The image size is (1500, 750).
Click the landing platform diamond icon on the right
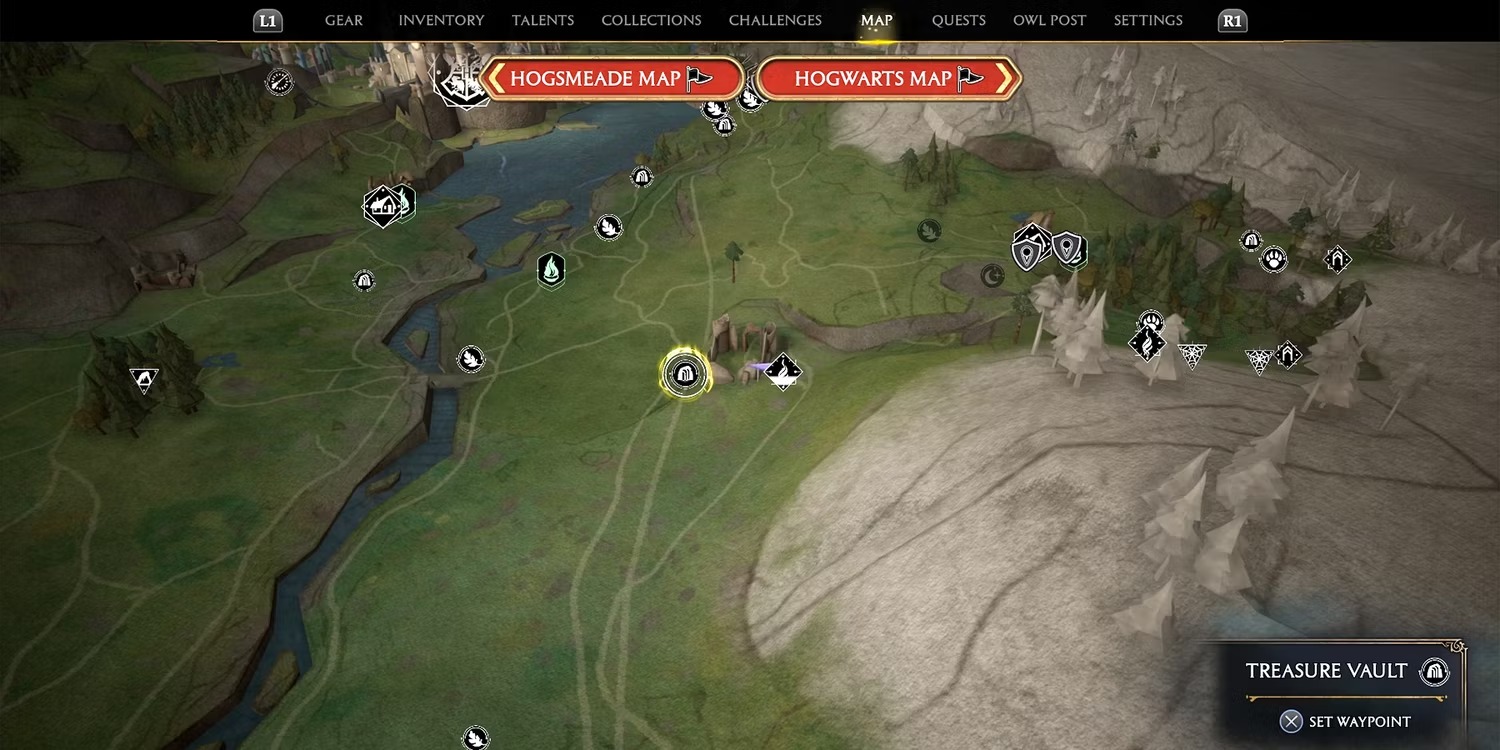(1338, 258)
